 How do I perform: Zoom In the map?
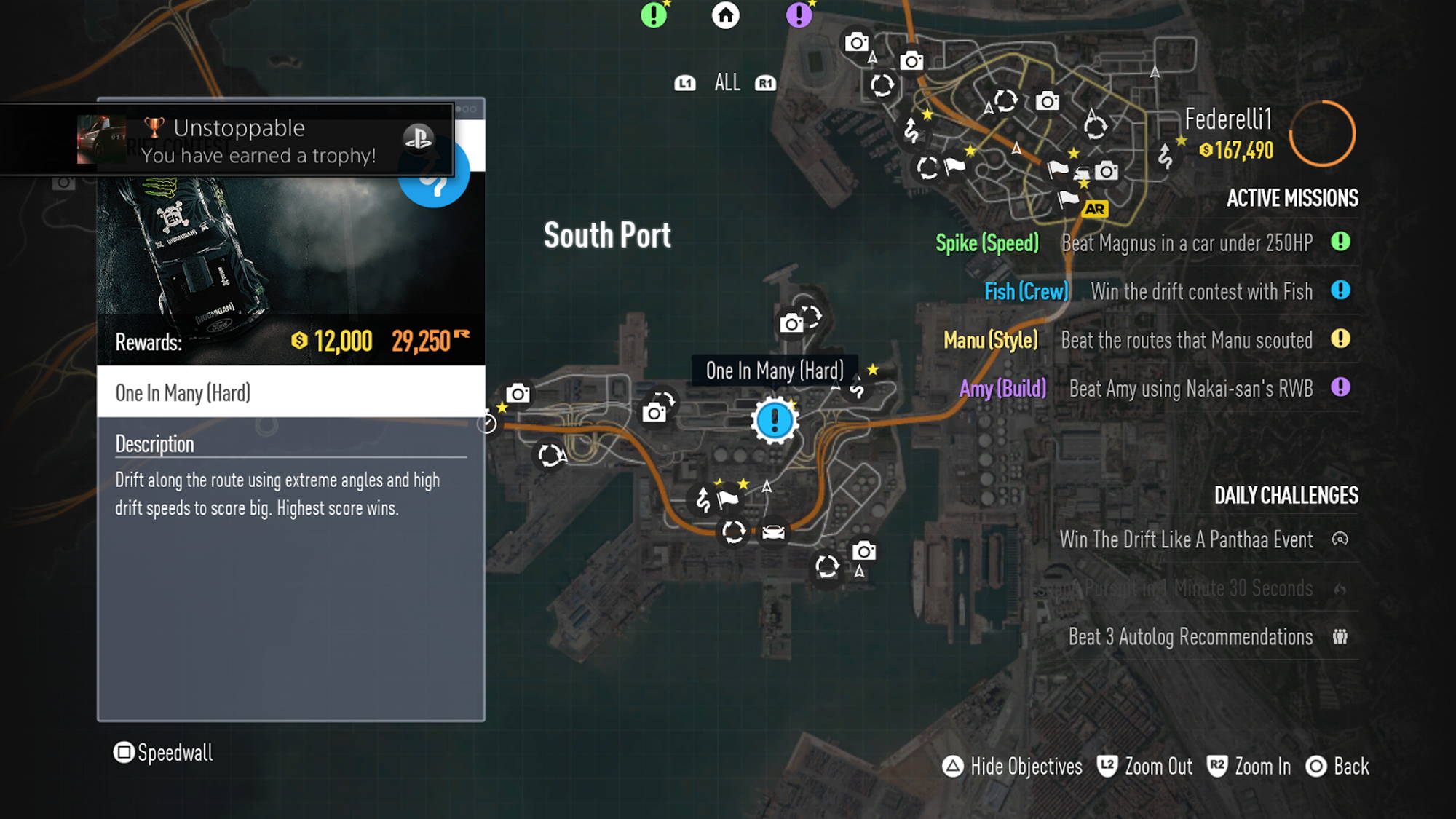pyautogui.click(x=1249, y=767)
